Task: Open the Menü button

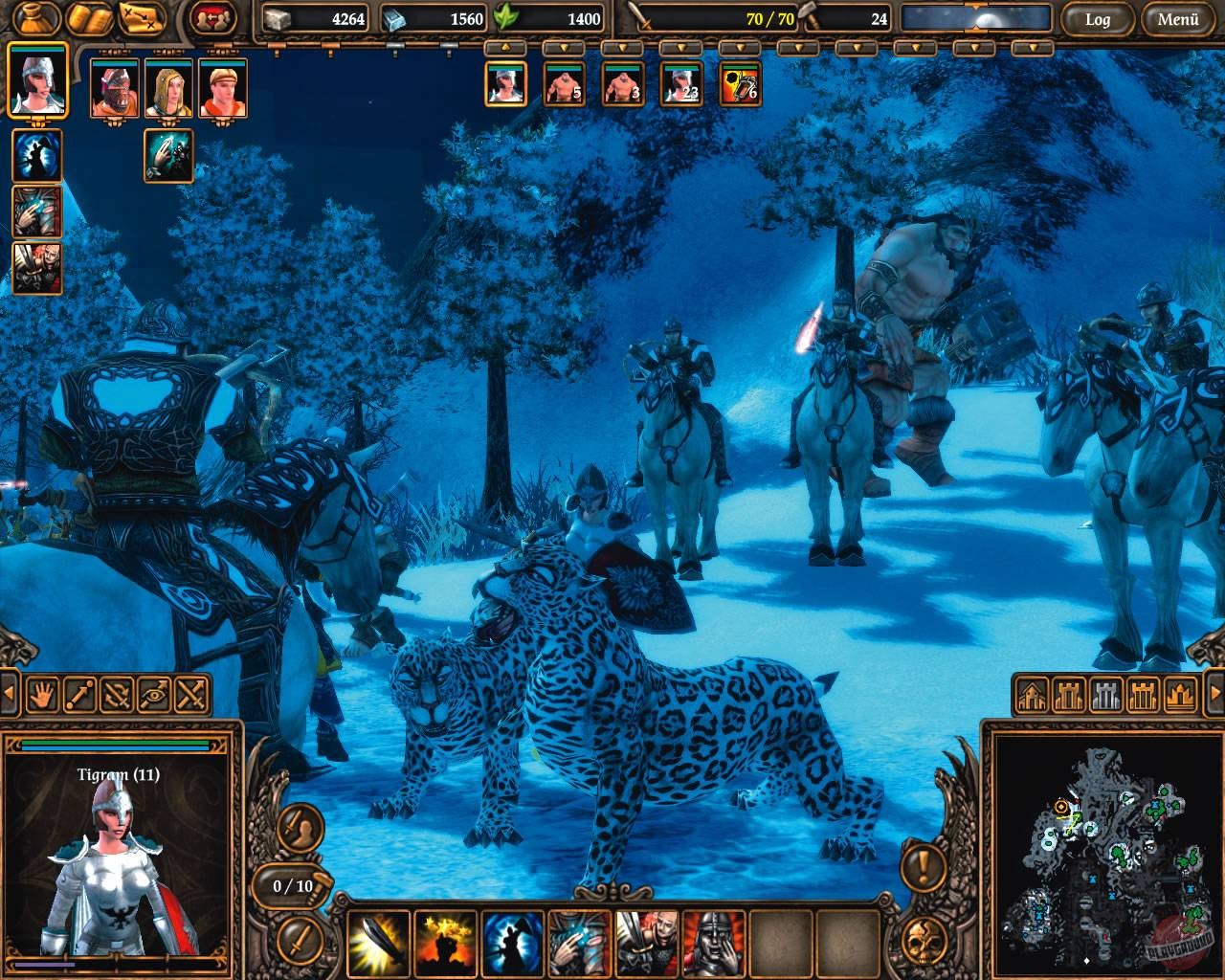Action: pyautogui.click(x=1177, y=18)
